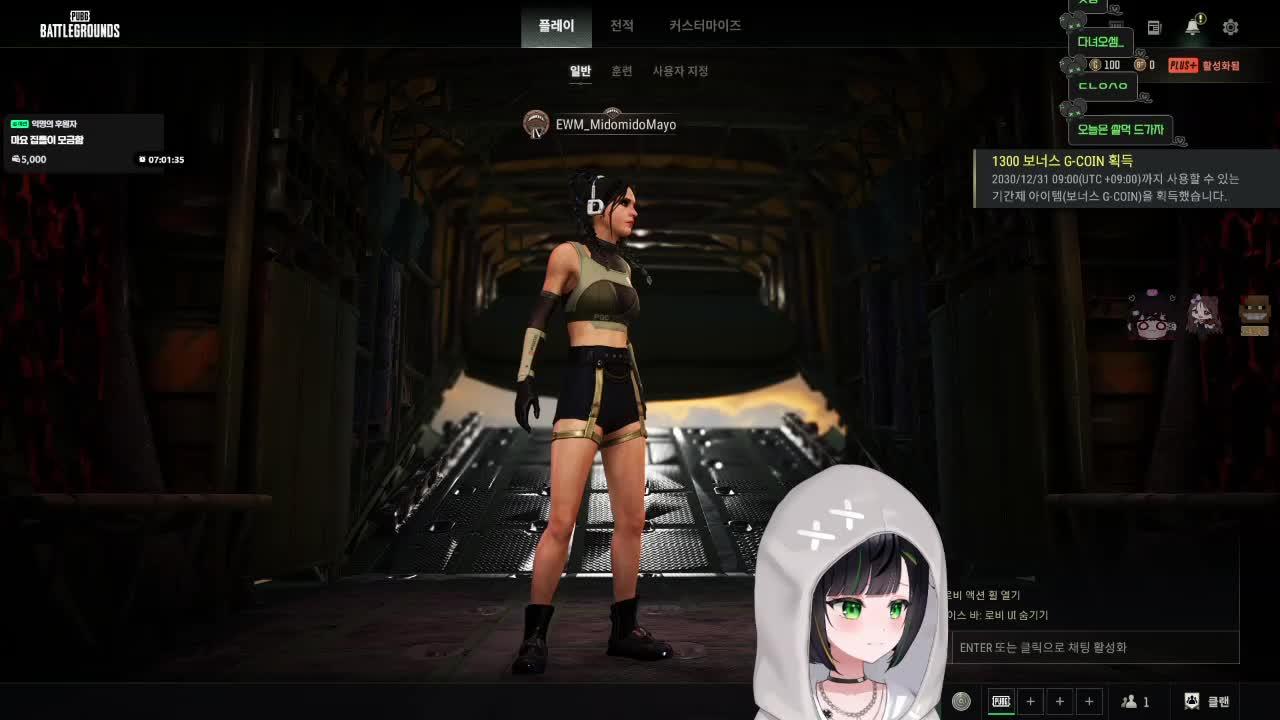Open the settings gear icon
This screenshot has height=720, width=1280.
pyautogui.click(x=1230, y=27)
